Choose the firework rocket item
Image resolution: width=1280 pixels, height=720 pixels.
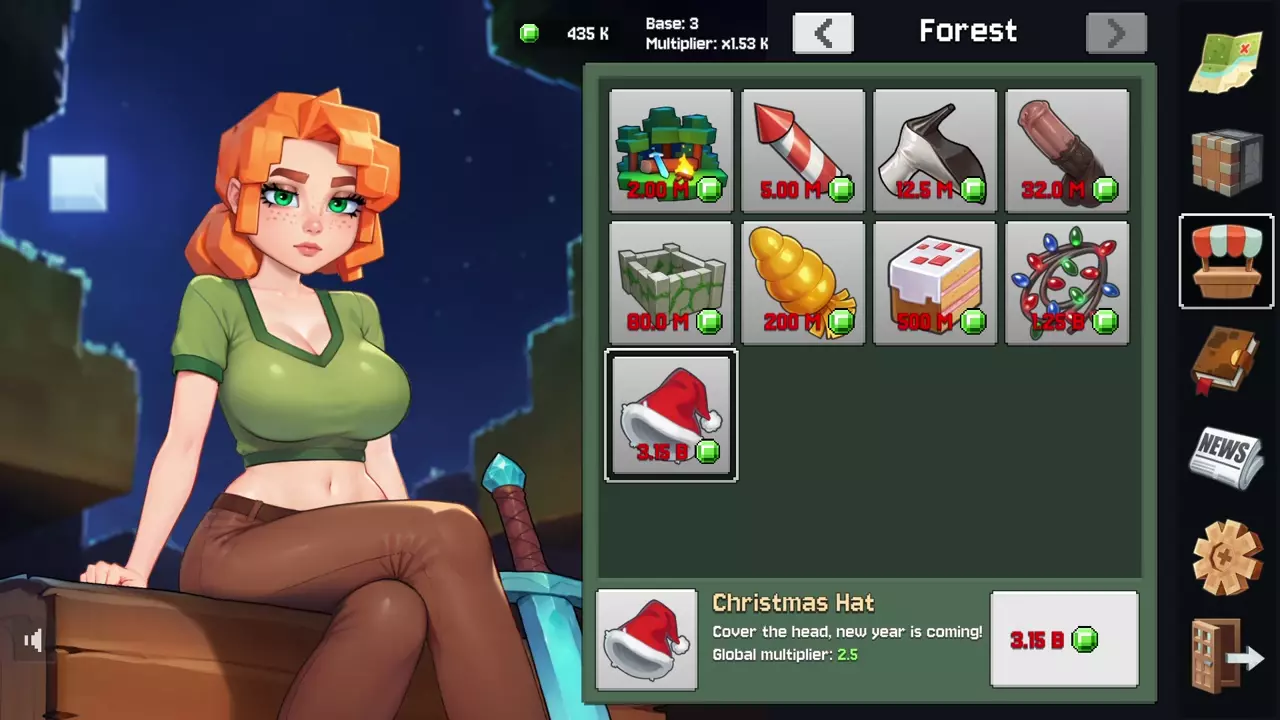click(803, 151)
